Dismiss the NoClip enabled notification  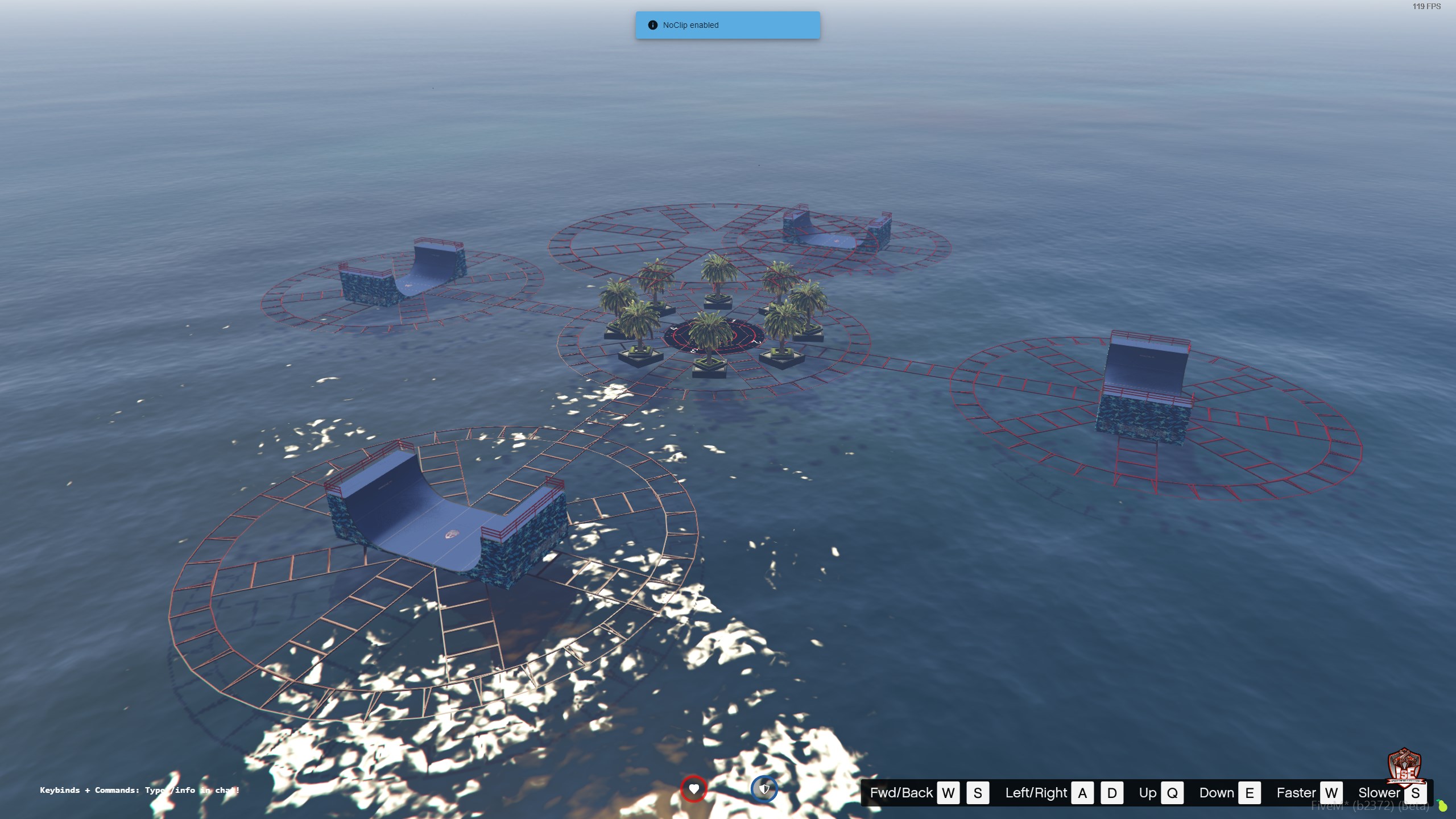pyautogui.click(x=727, y=25)
